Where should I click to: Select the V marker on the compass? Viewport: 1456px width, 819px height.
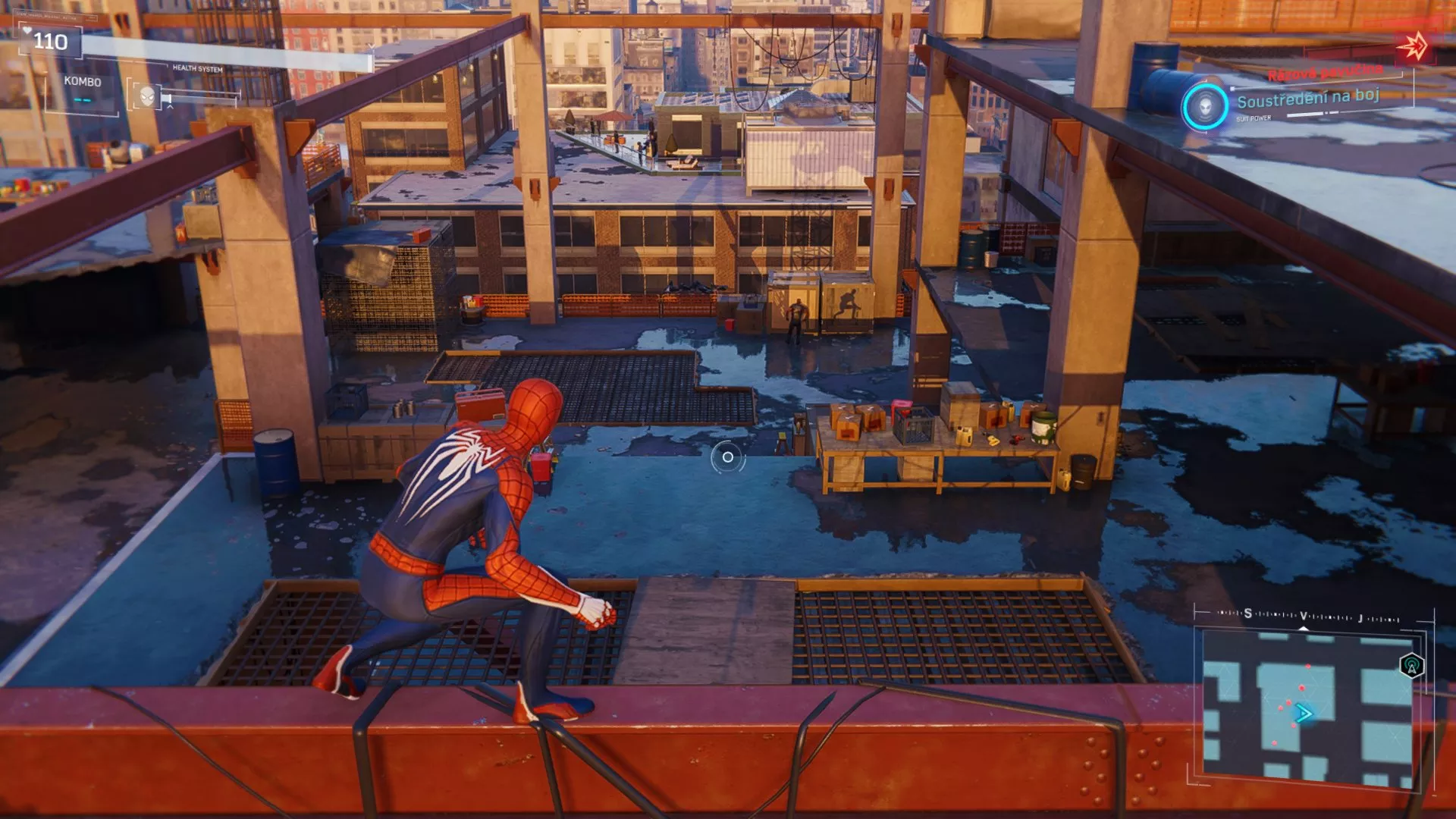[x=1304, y=616]
